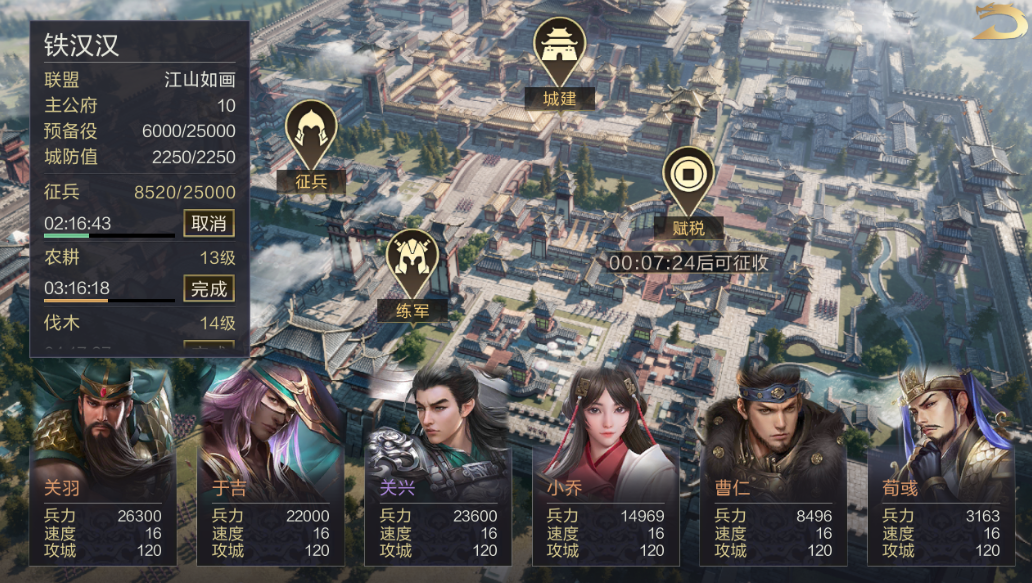
Task: Choose the 关兴 general card
Action: (x=439, y=465)
